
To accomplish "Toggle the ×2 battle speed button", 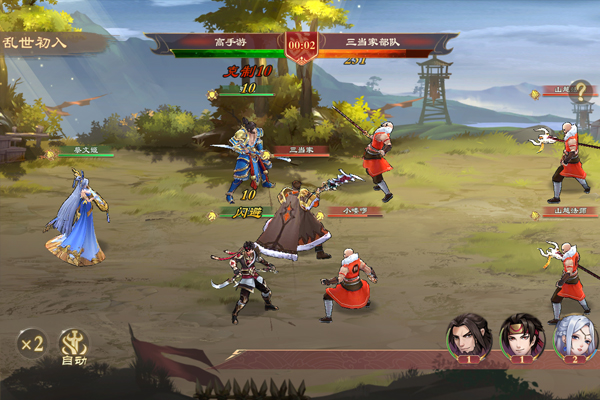I will click(x=30, y=344).
